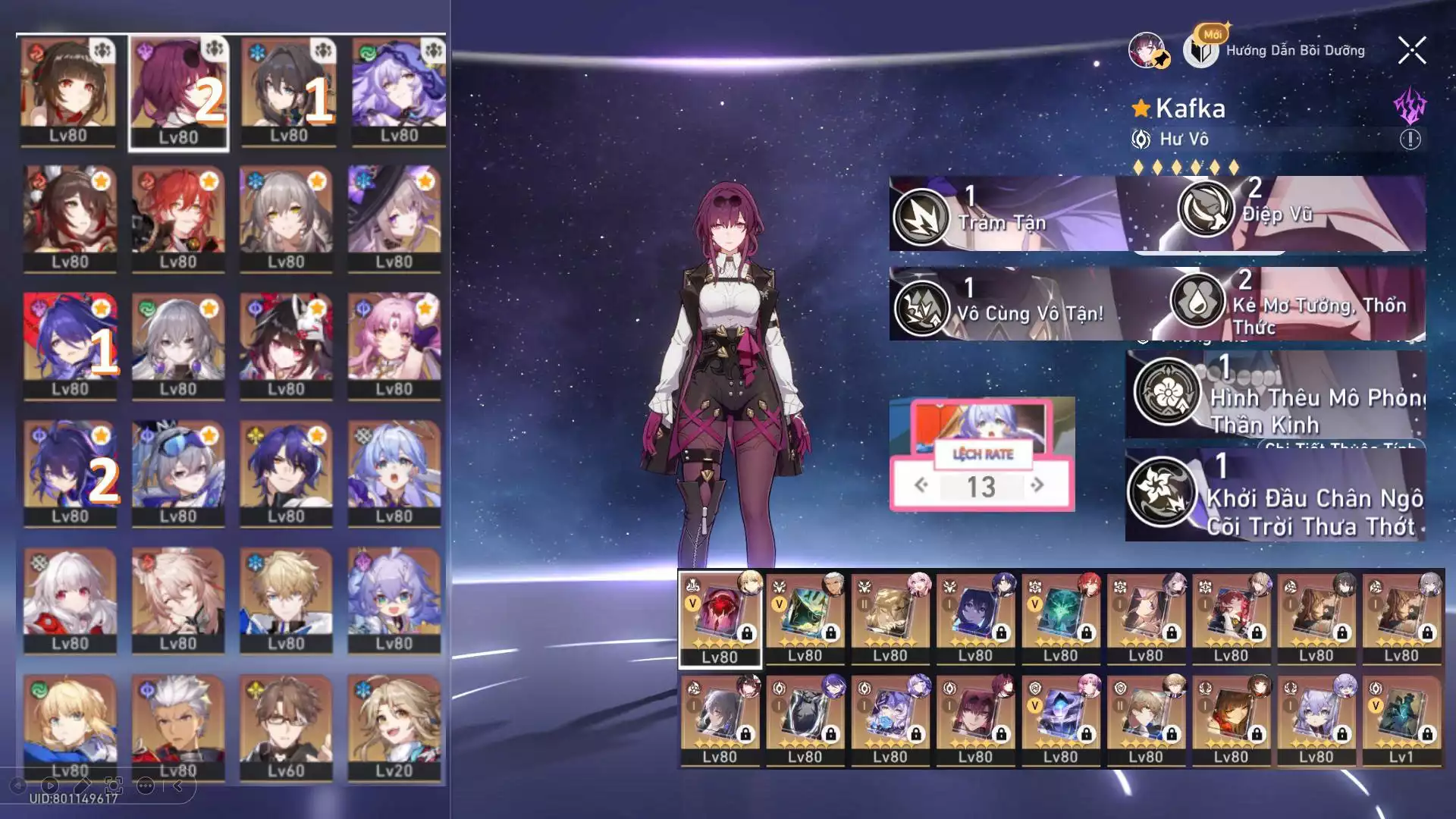Show the Kẻ Mơ Tưởng, Thổn Thức talent

[1198, 300]
